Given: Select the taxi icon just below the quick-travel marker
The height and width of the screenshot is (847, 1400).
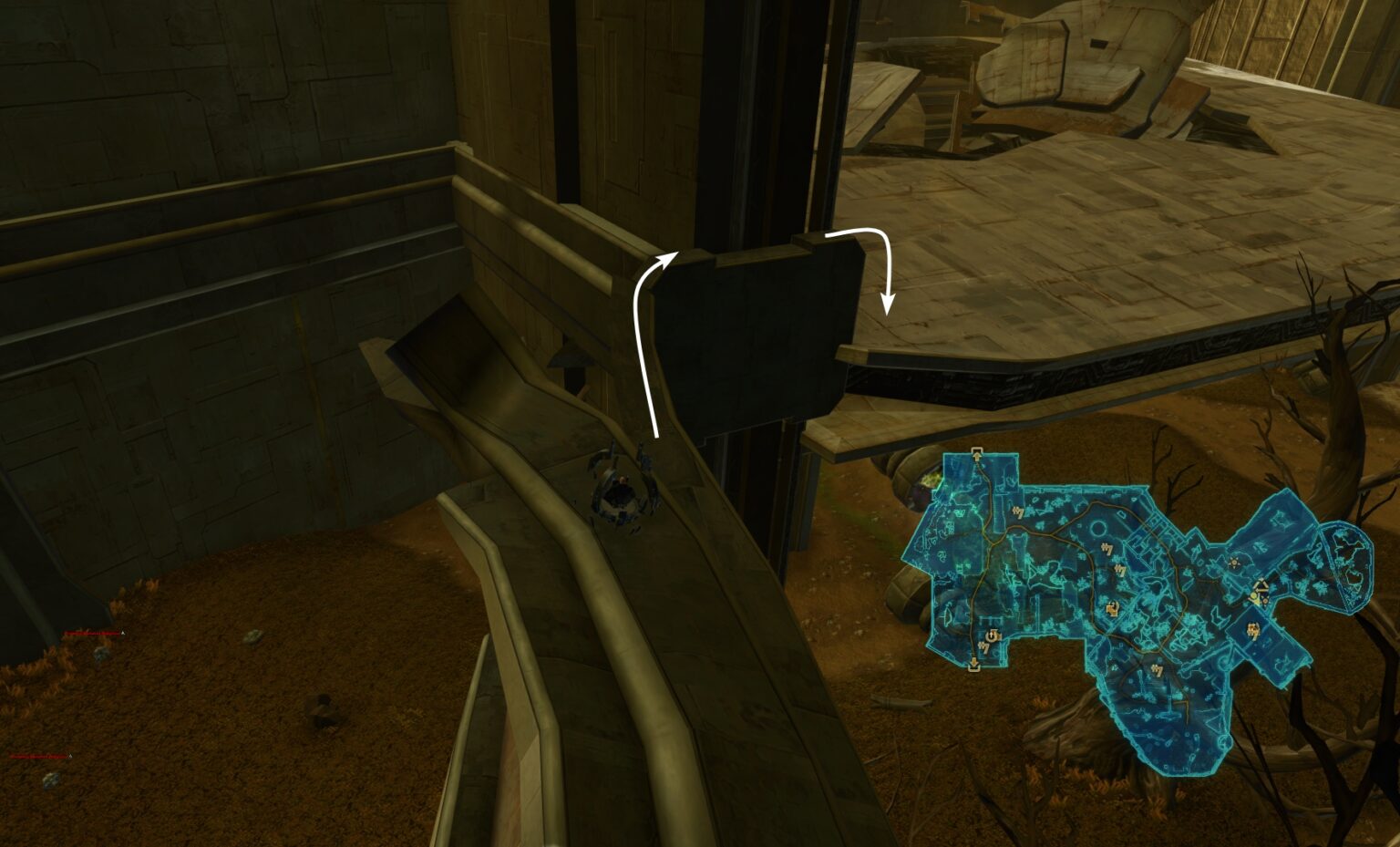Looking at the screenshot, I should point(983,649).
